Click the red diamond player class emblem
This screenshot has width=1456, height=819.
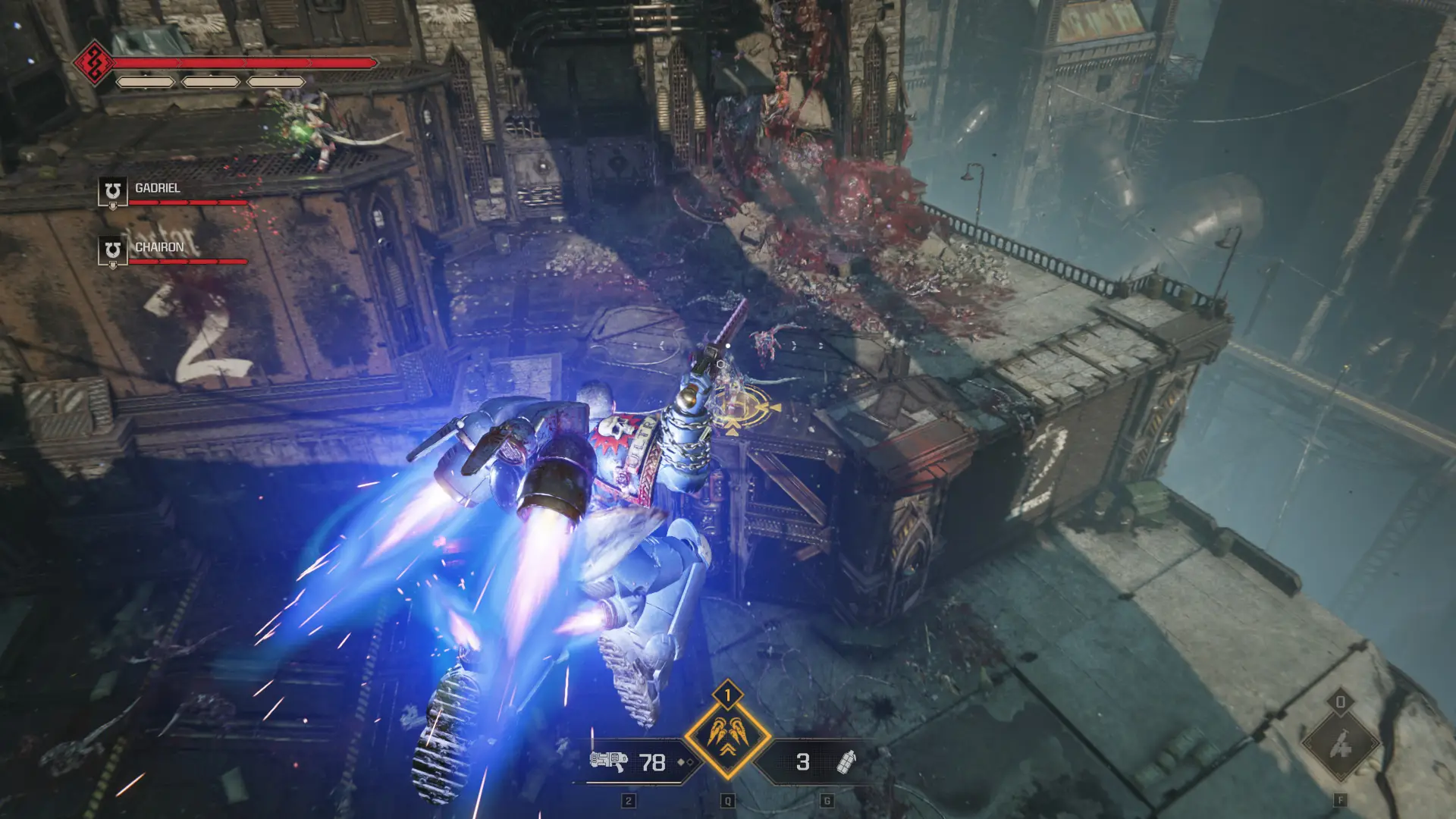(93, 61)
